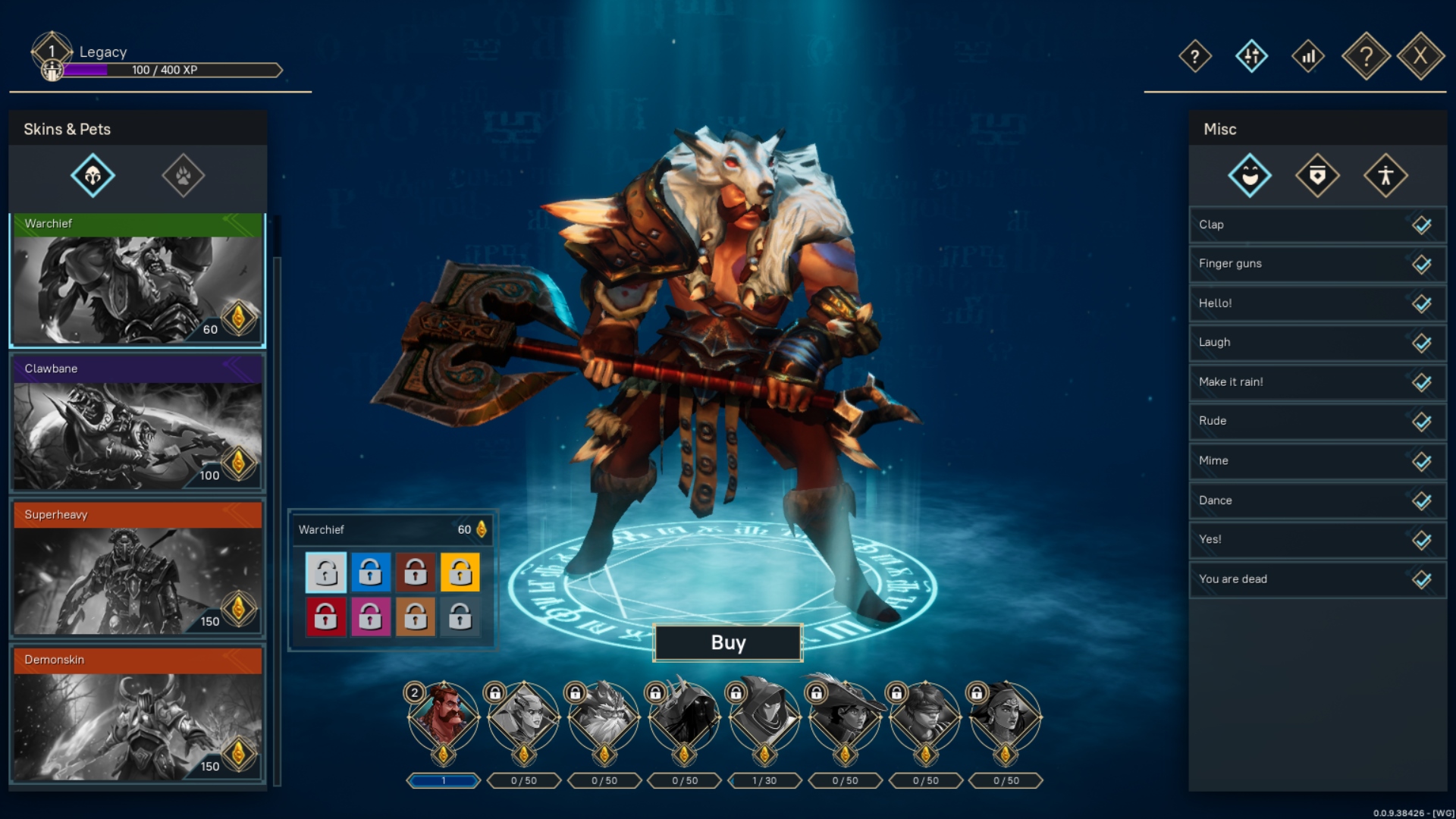Select the Demonskin skin card

pyautogui.click(x=137, y=715)
